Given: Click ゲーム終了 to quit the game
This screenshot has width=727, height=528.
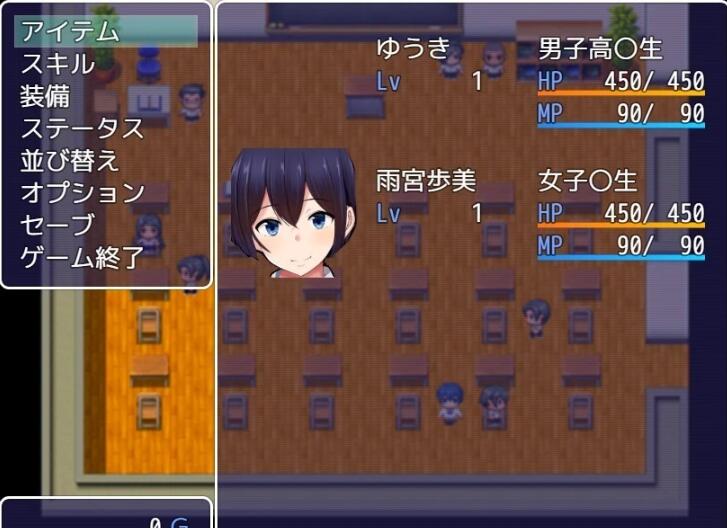Looking at the screenshot, I should coord(82,257).
